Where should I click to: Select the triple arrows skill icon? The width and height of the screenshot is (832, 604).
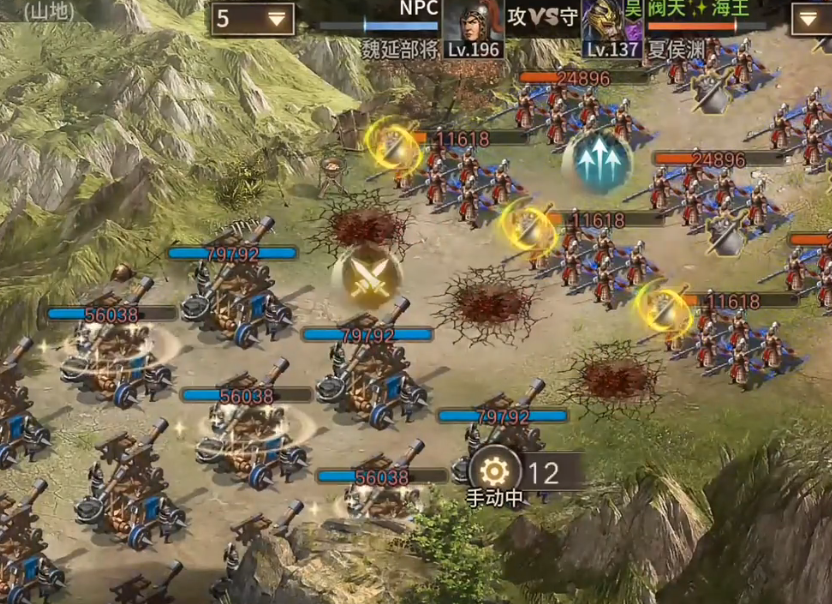tap(597, 160)
